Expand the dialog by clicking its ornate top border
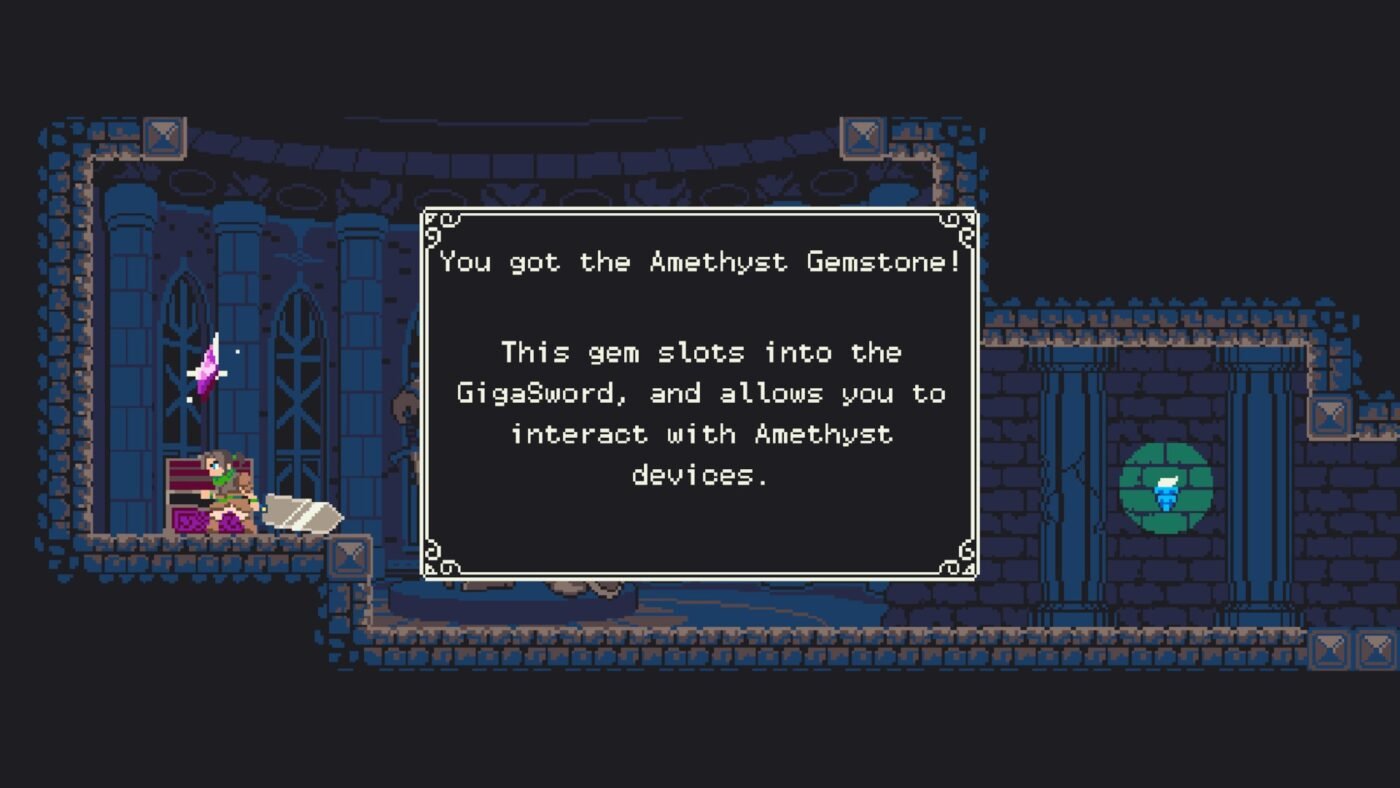The width and height of the screenshot is (1400, 788). (x=700, y=210)
